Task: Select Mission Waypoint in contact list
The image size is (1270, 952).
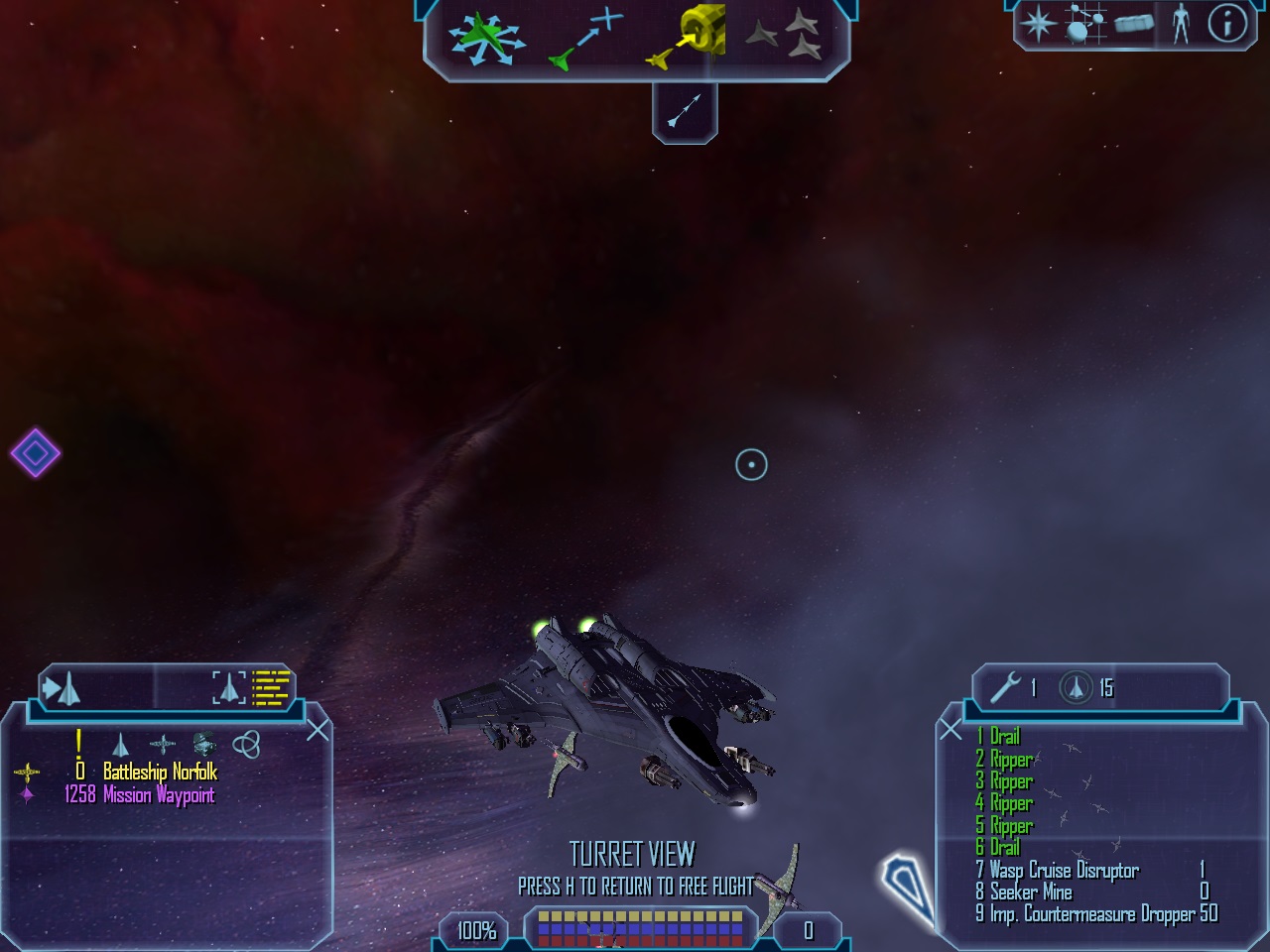Action: click(159, 794)
